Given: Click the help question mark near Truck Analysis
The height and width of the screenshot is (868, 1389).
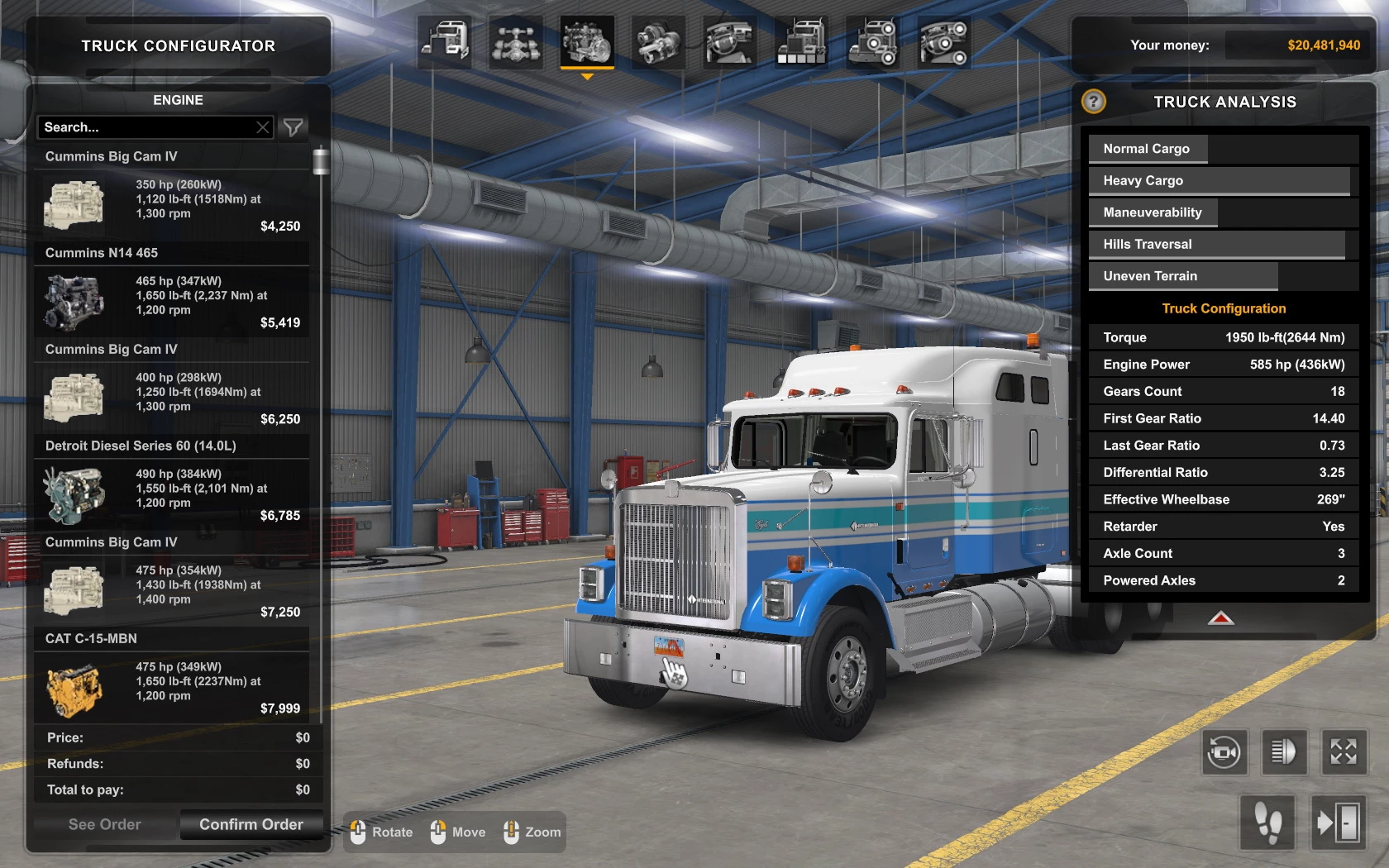Looking at the screenshot, I should (x=1094, y=102).
